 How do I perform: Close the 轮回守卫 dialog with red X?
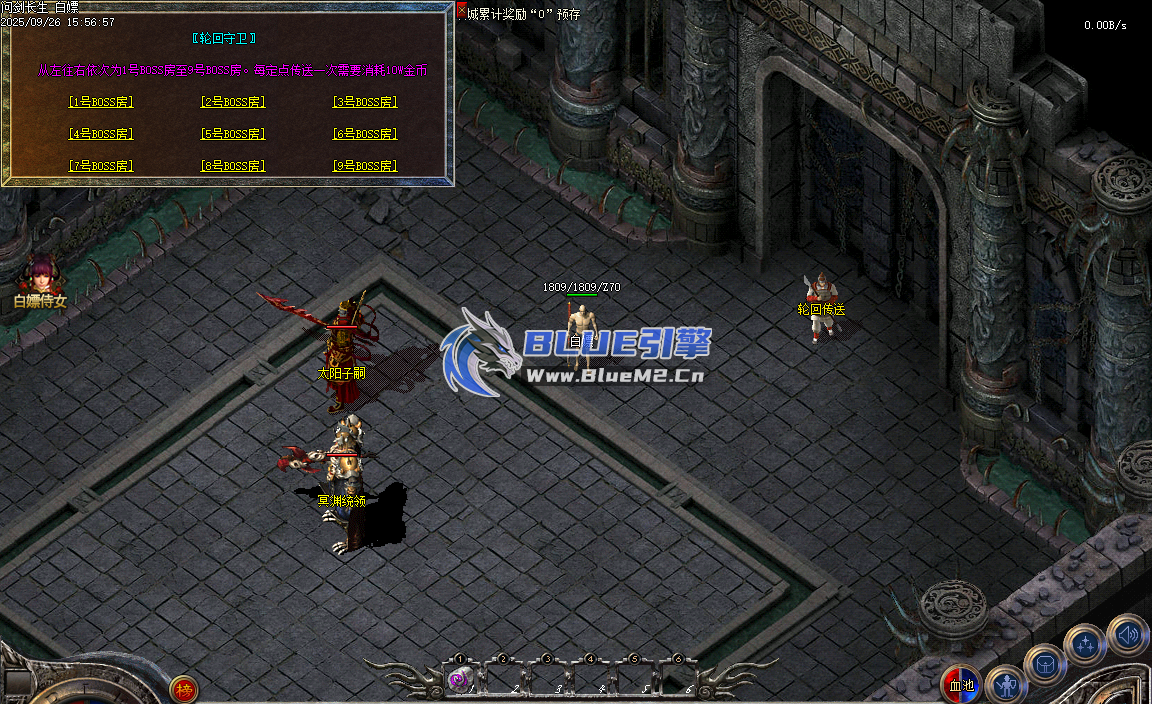[461, 12]
